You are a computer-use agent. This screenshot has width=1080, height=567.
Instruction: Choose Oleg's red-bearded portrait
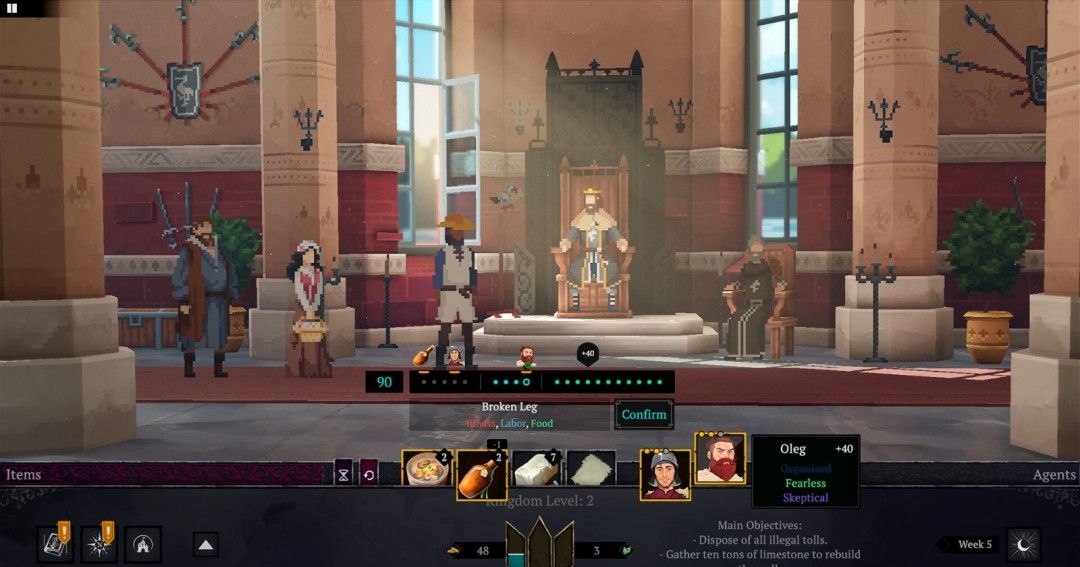tap(719, 460)
